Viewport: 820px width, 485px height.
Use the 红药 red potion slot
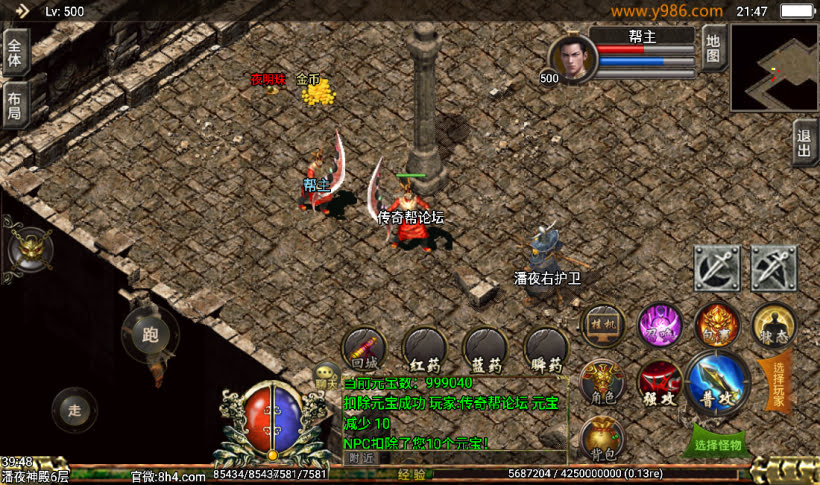pos(424,349)
